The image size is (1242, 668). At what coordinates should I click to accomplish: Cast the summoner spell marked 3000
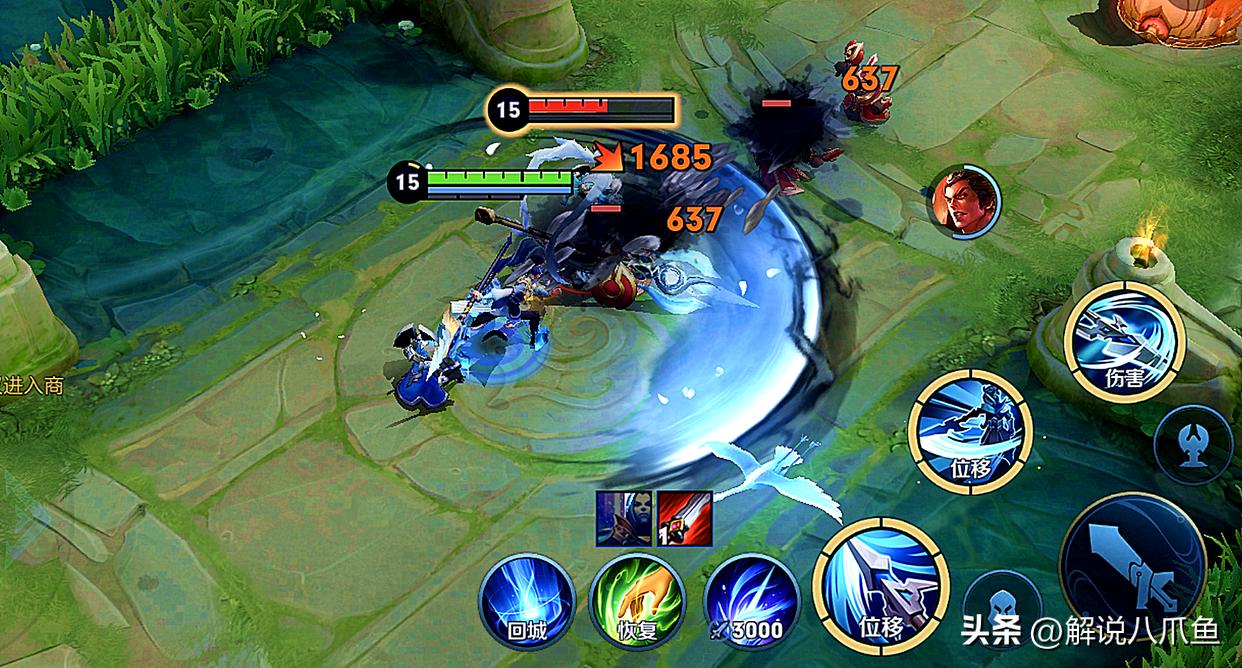(751, 601)
